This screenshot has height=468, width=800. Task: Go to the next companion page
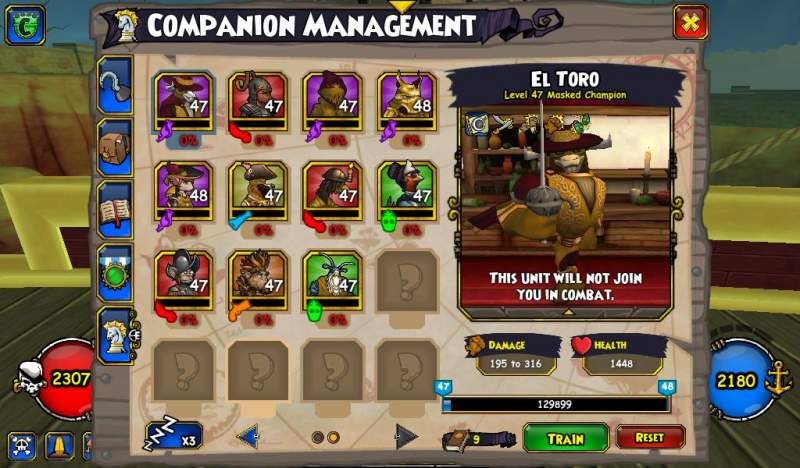(x=405, y=436)
